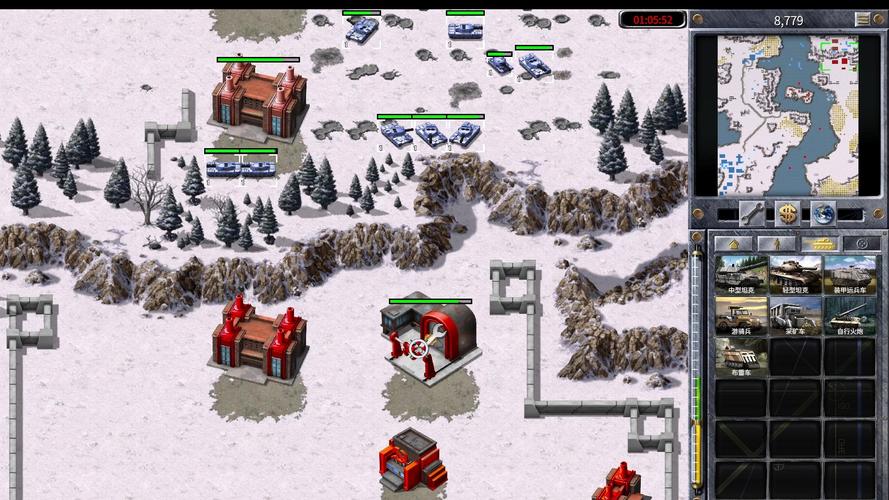Activate the wrench repair mode button
Image resolution: width=889 pixels, height=500 pixels.
pos(753,213)
